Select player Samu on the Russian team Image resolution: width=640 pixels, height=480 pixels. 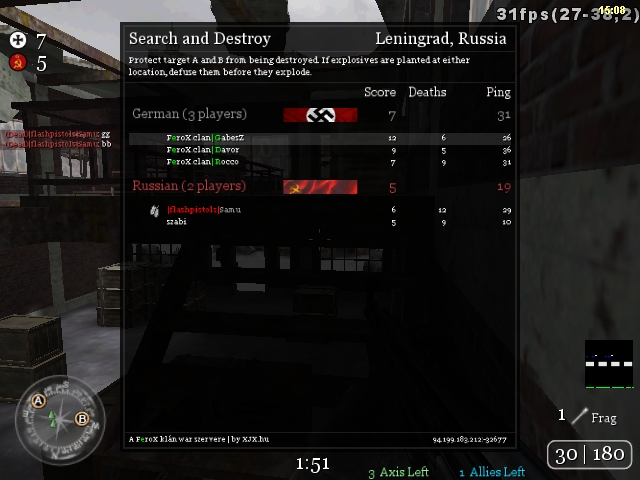(x=204, y=210)
